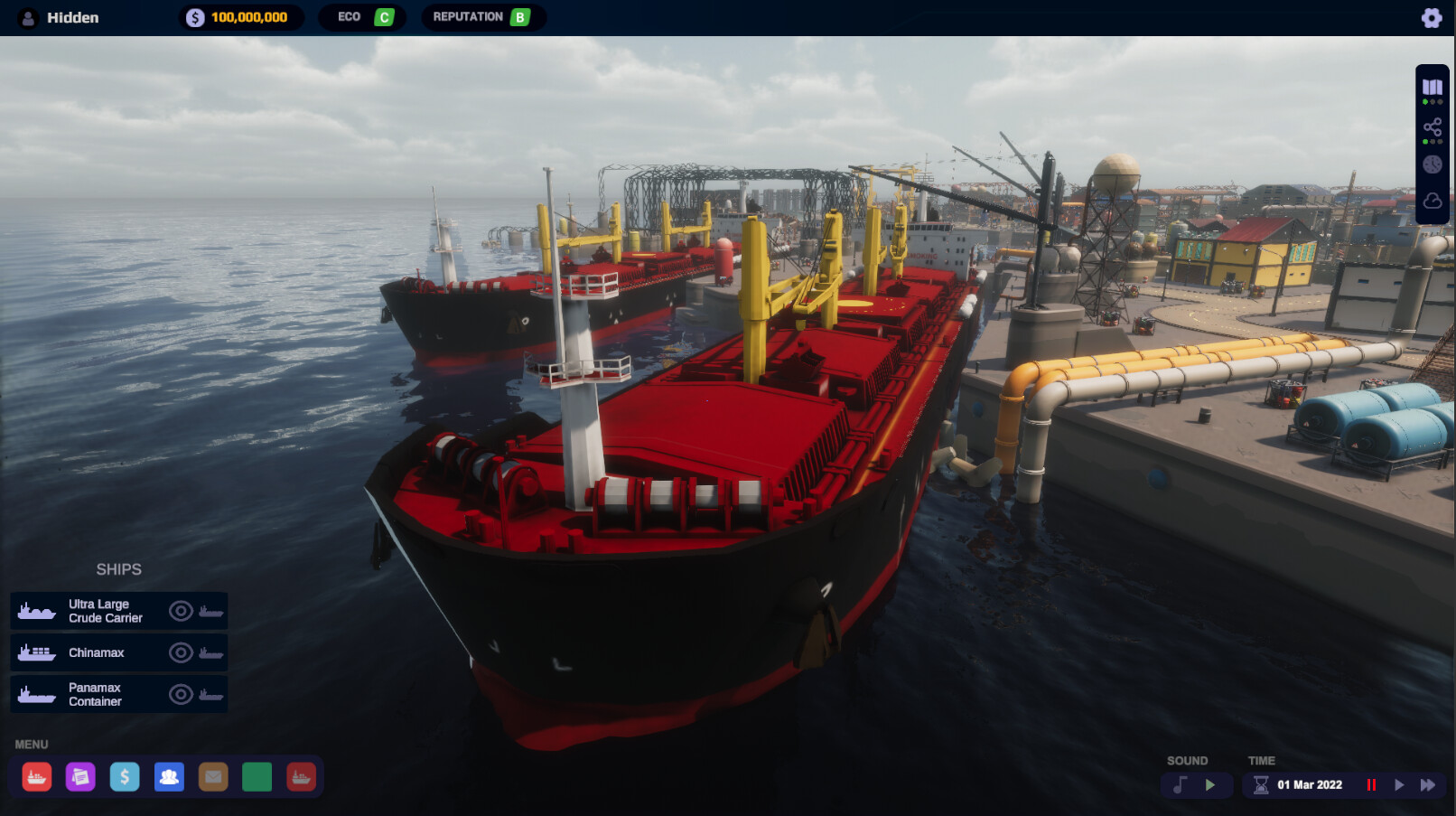Pause the game time

coord(1371,784)
